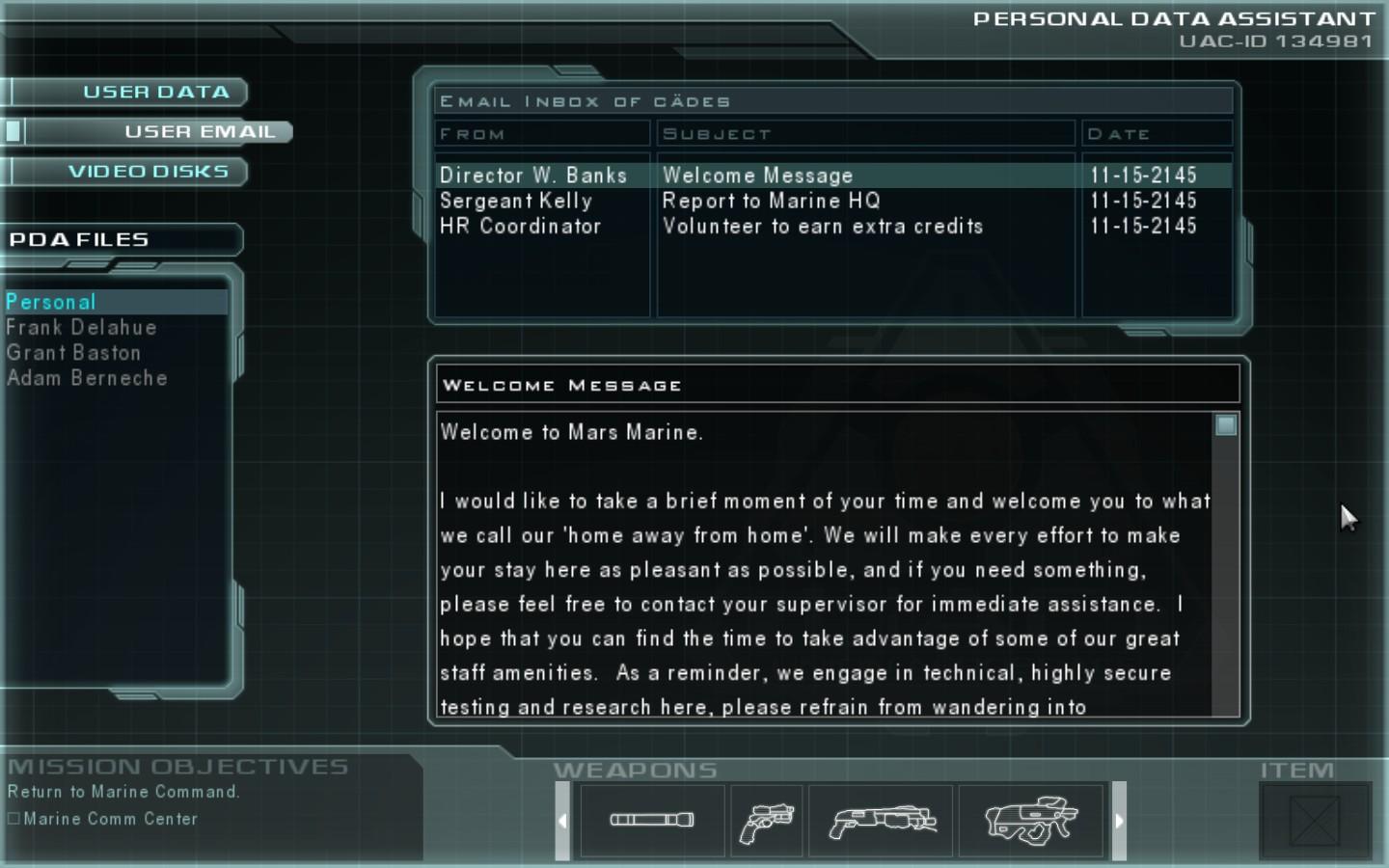1389x868 pixels.
Task: Open the Welcome Message email
Action: [757, 176]
